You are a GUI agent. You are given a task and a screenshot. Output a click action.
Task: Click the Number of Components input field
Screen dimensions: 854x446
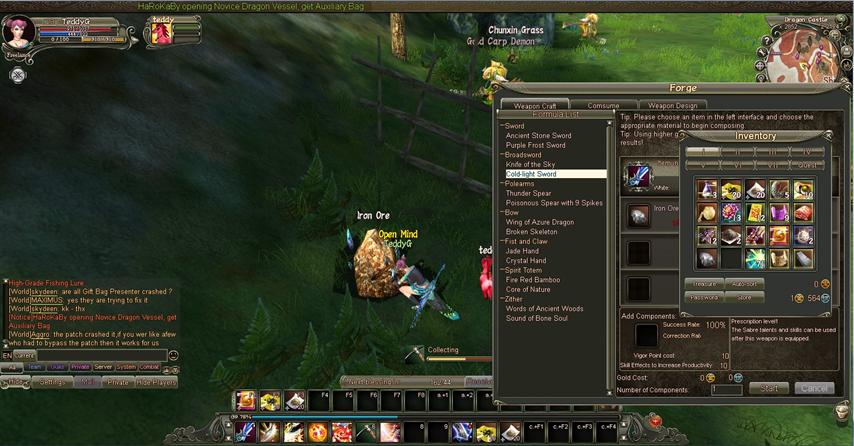pyautogui.click(x=726, y=389)
